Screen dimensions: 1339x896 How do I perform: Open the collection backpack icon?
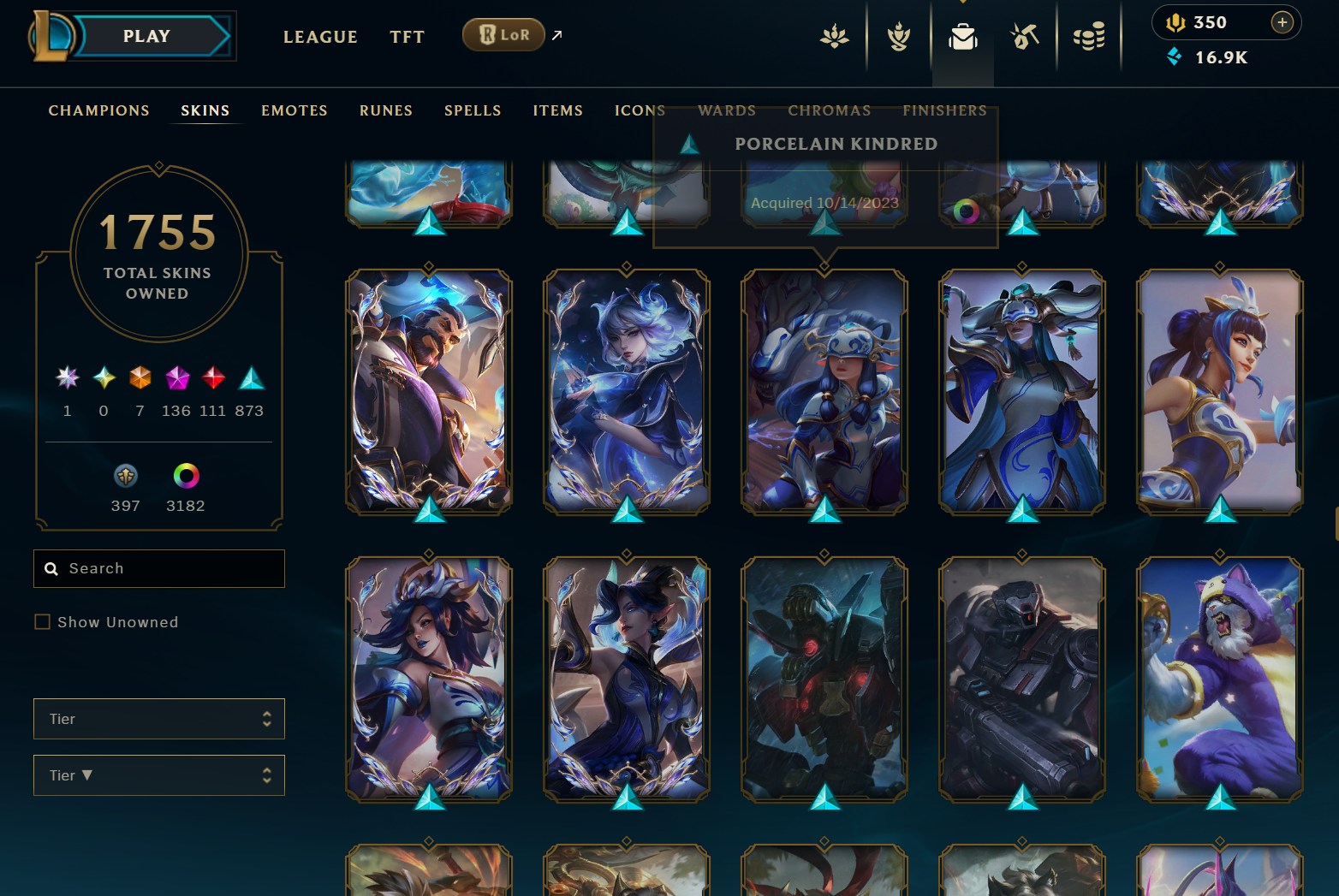[x=963, y=37]
